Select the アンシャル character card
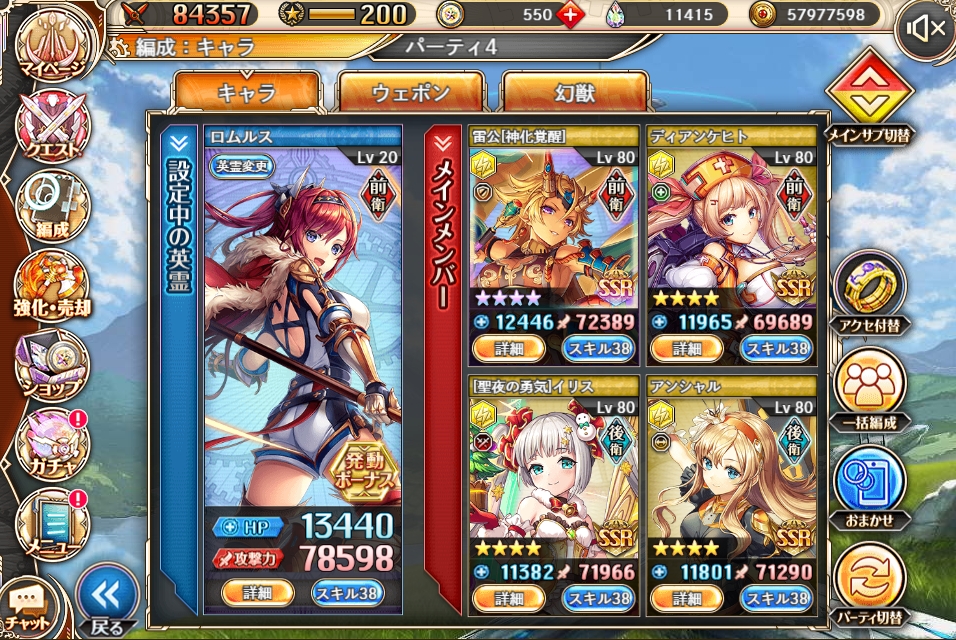The height and width of the screenshot is (640, 956). (x=730, y=470)
